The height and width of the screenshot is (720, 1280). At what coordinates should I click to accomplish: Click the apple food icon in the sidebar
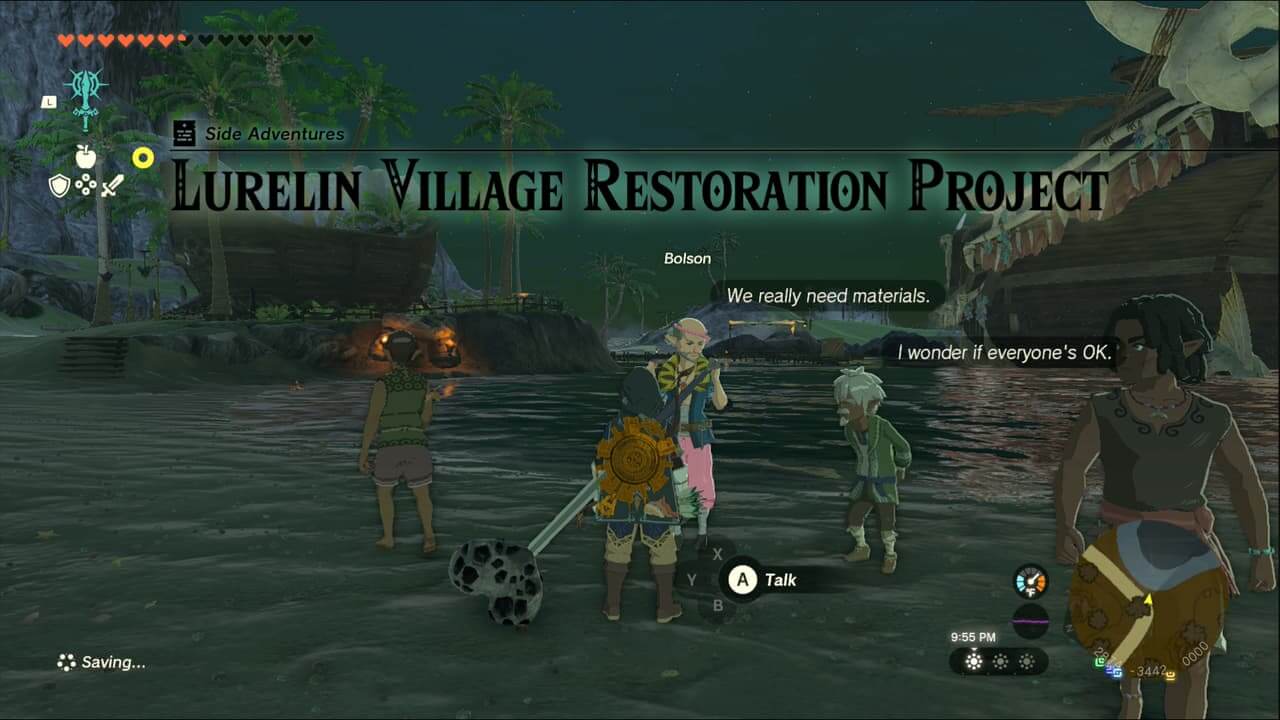pos(86,156)
